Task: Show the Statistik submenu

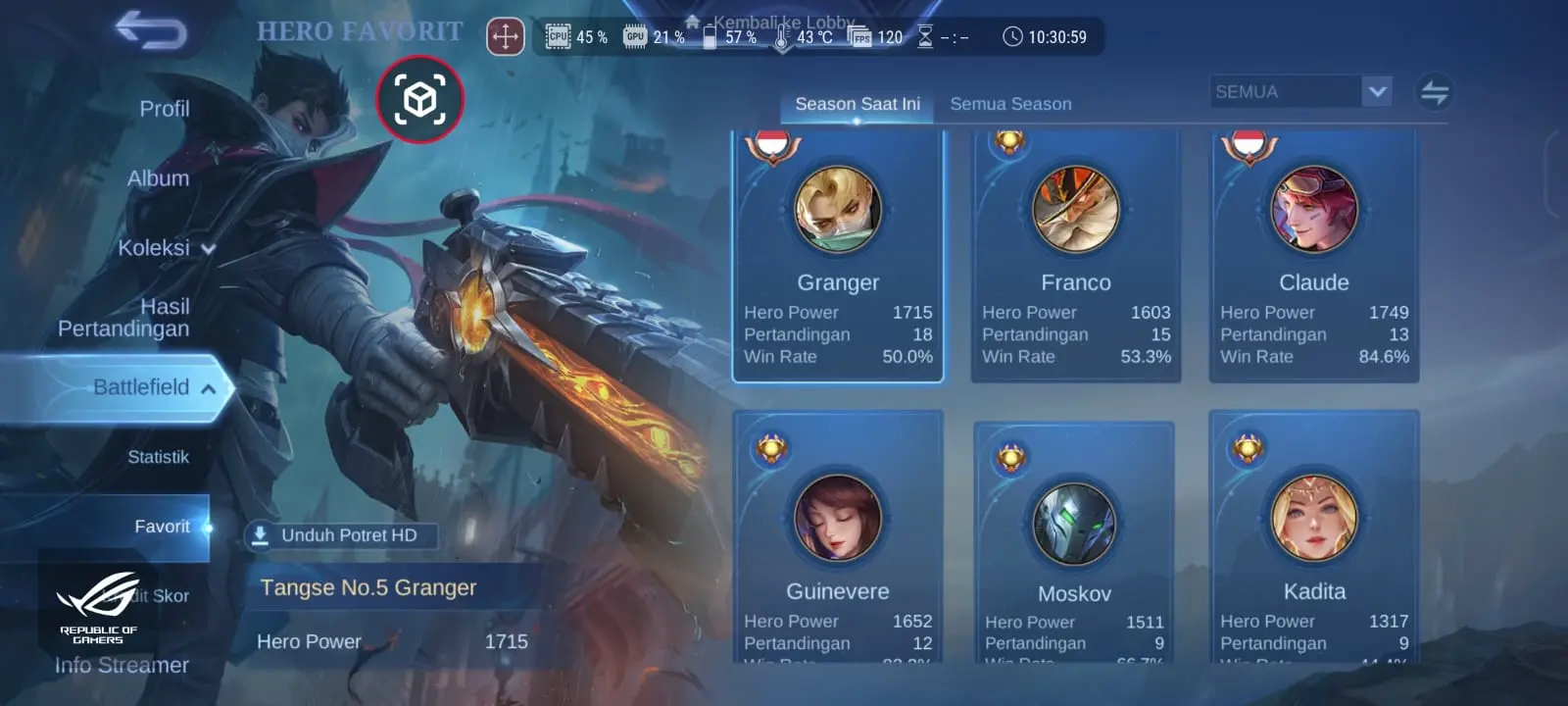Action: [158, 457]
